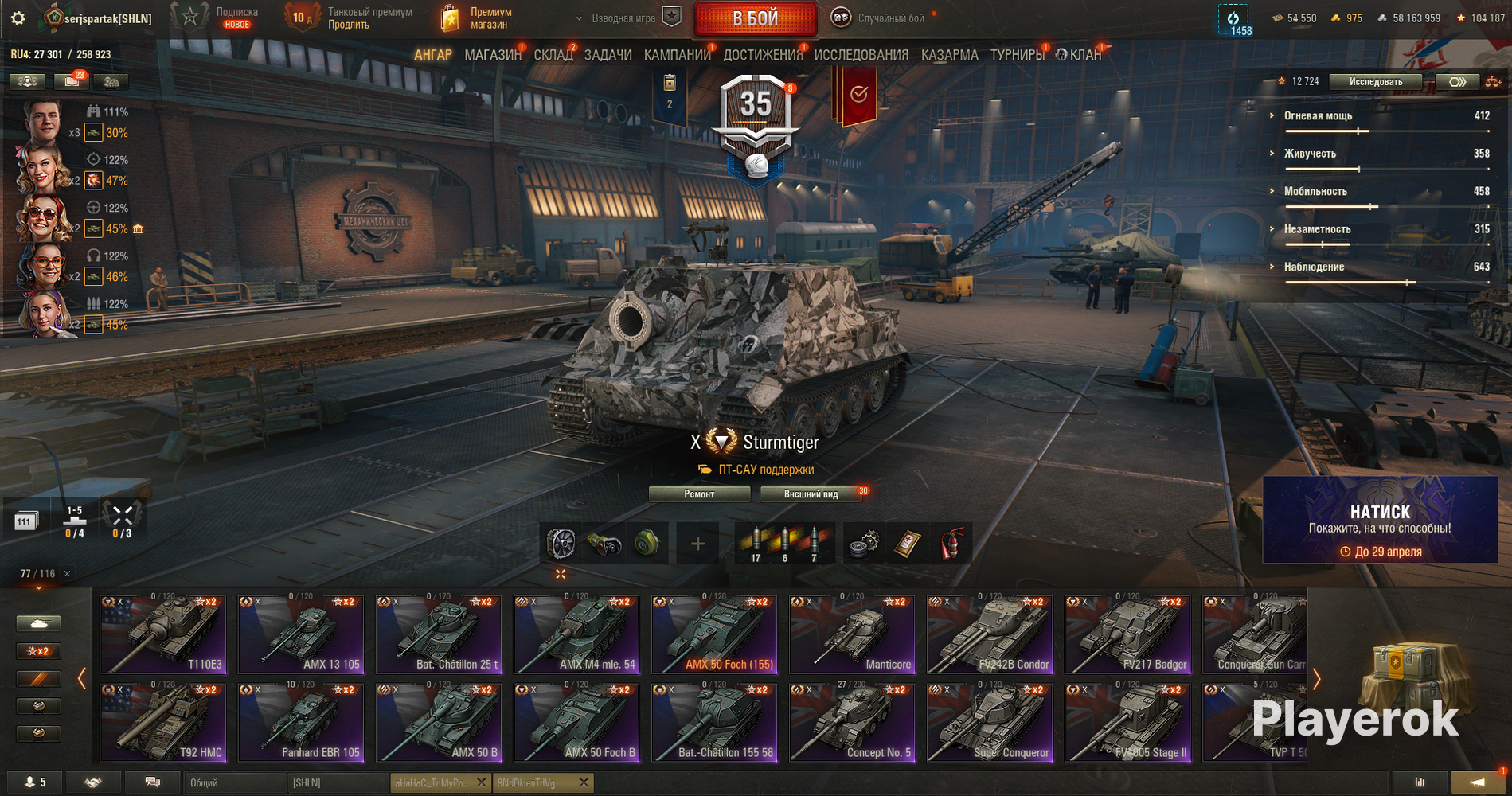Expand the Огневая мощь stat
This screenshot has height=796, width=1512.
point(1318,116)
